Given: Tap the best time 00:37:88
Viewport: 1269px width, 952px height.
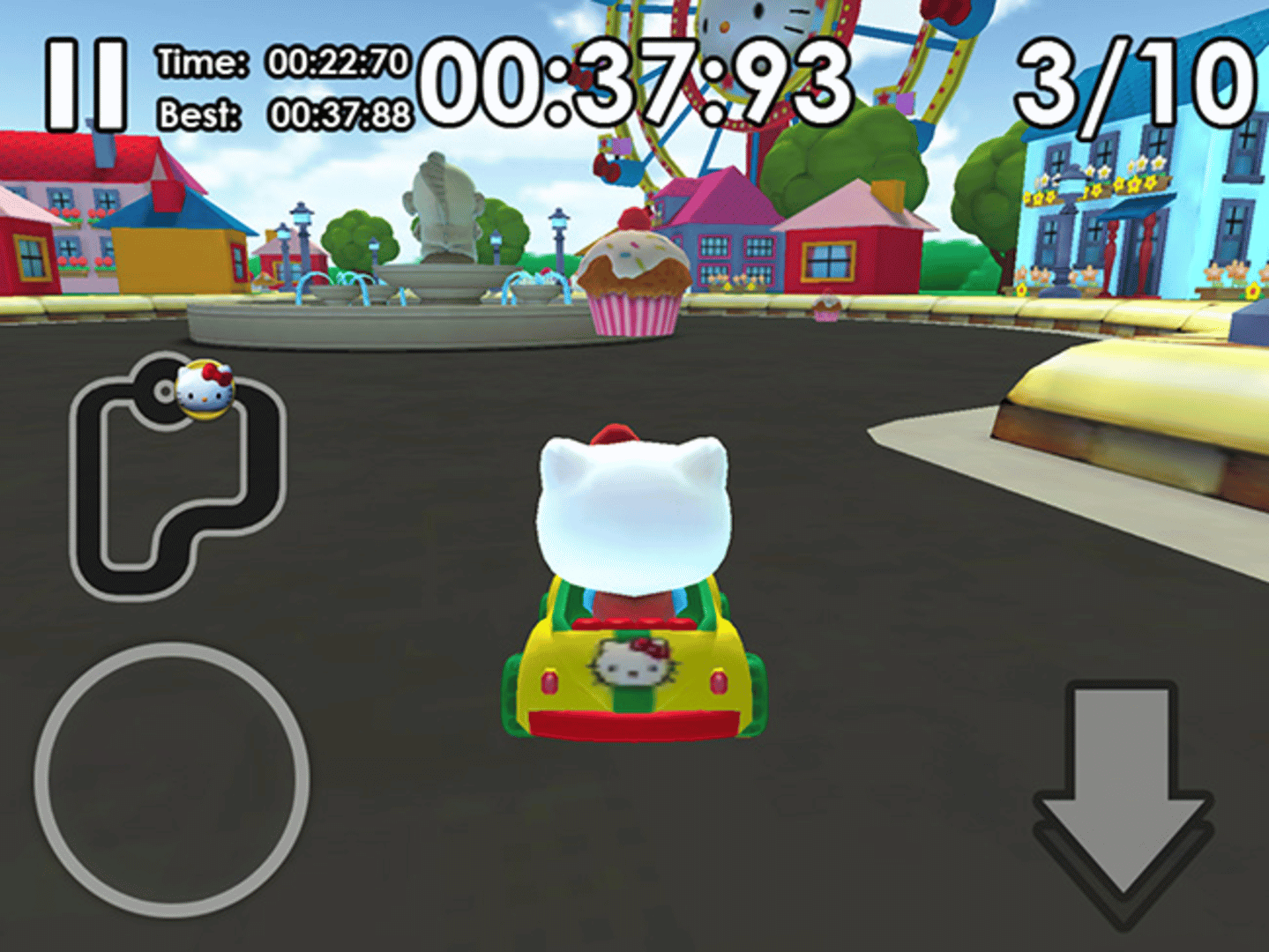Looking at the screenshot, I should pyautogui.click(x=340, y=112).
